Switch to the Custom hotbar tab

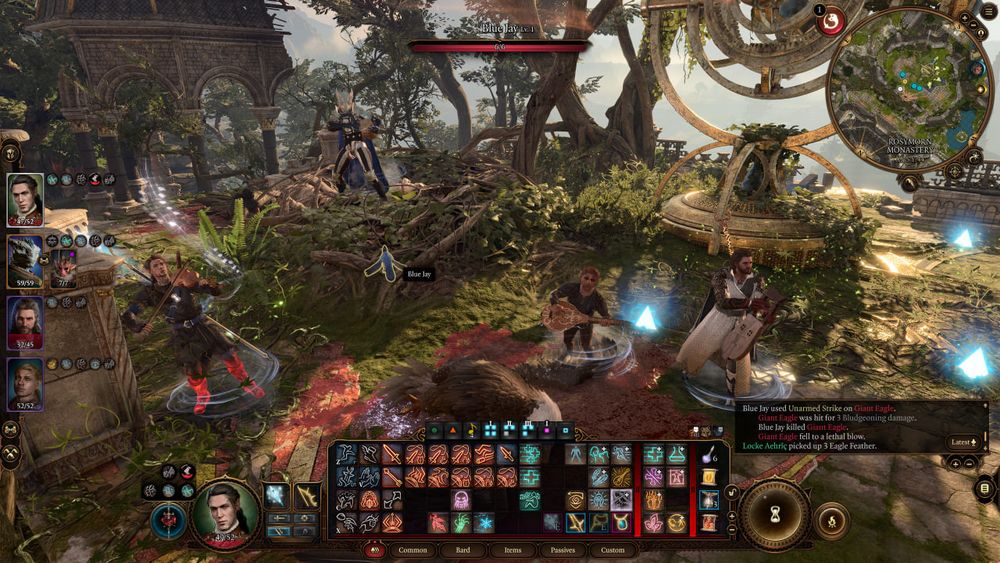pos(612,550)
